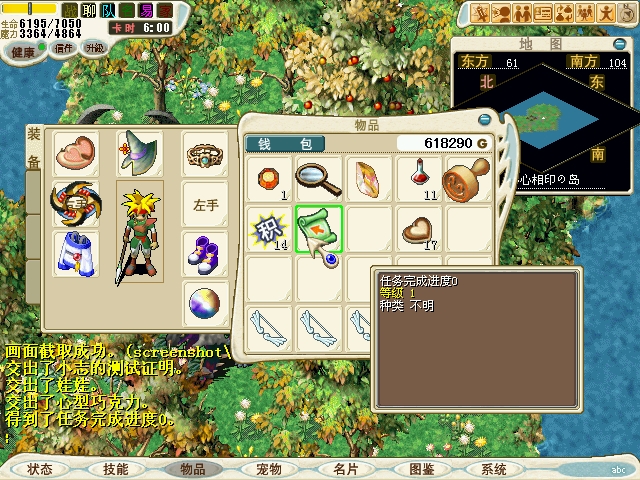The image size is (640, 480).
Task: Select the green quest scroll item
Action: point(319,228)
